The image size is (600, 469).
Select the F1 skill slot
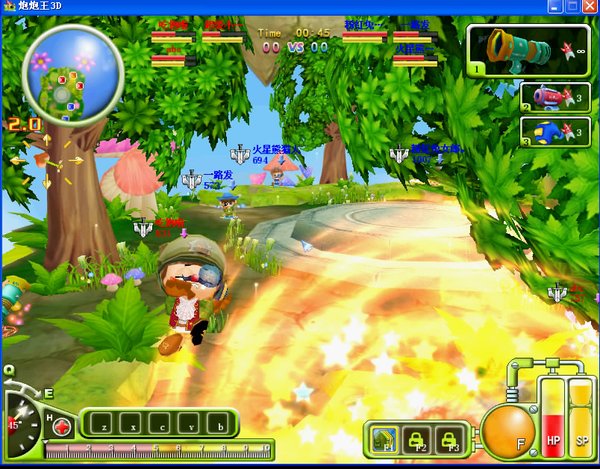(x=385, y=437)
